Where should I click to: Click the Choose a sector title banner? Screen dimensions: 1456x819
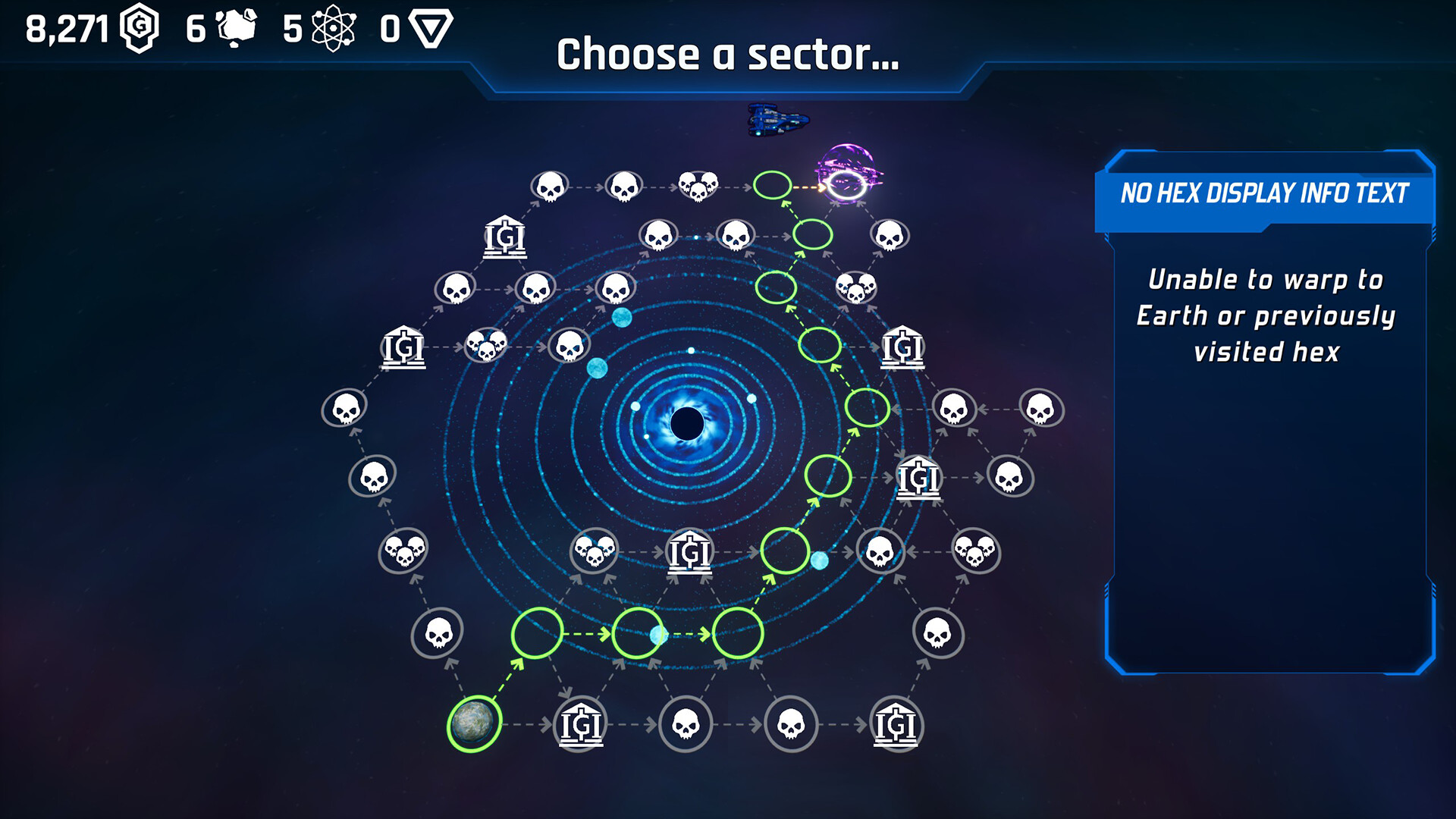pos(728,55)
